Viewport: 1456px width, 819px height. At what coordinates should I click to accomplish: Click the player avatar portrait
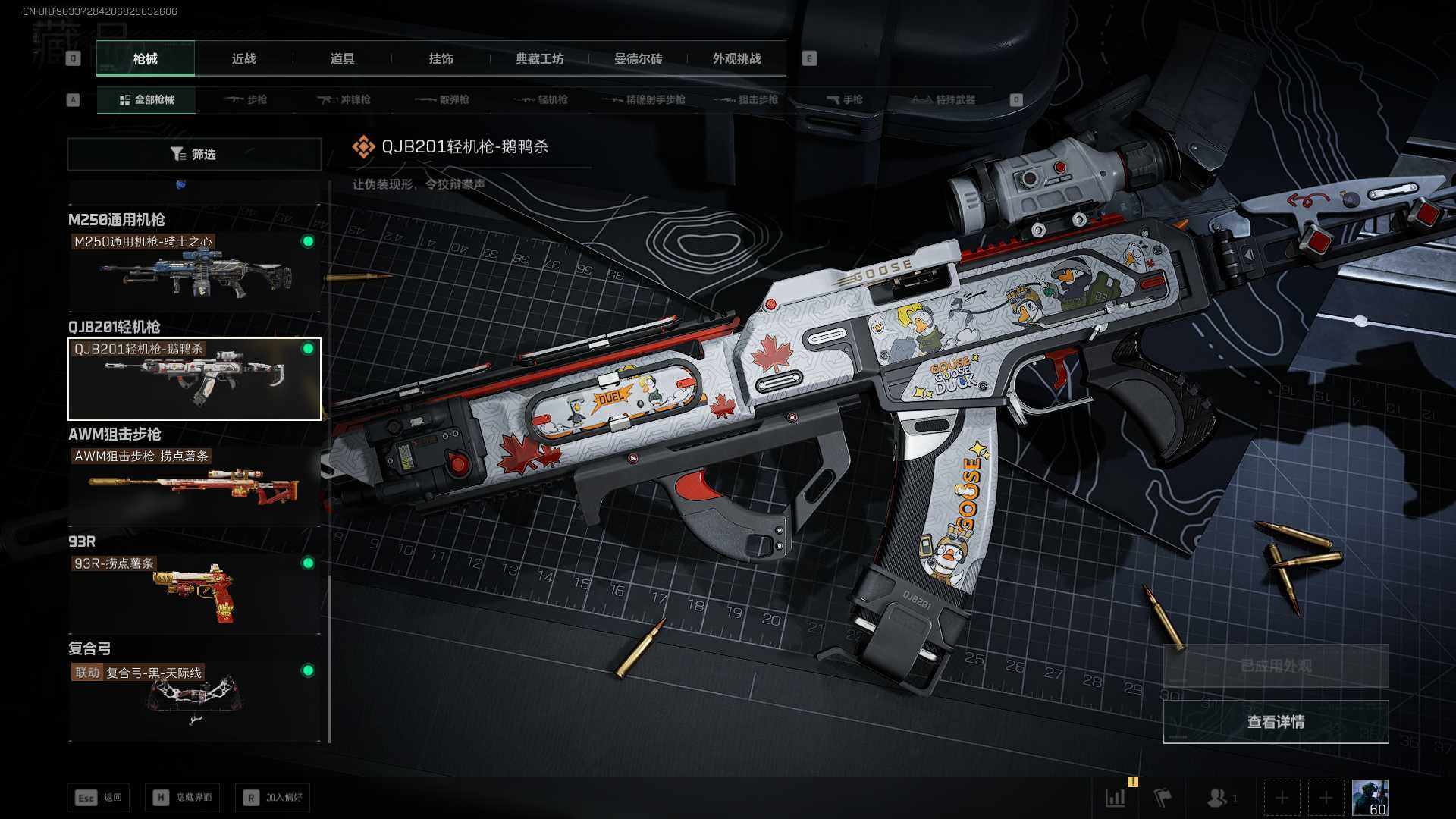[x=1370, y=797]
